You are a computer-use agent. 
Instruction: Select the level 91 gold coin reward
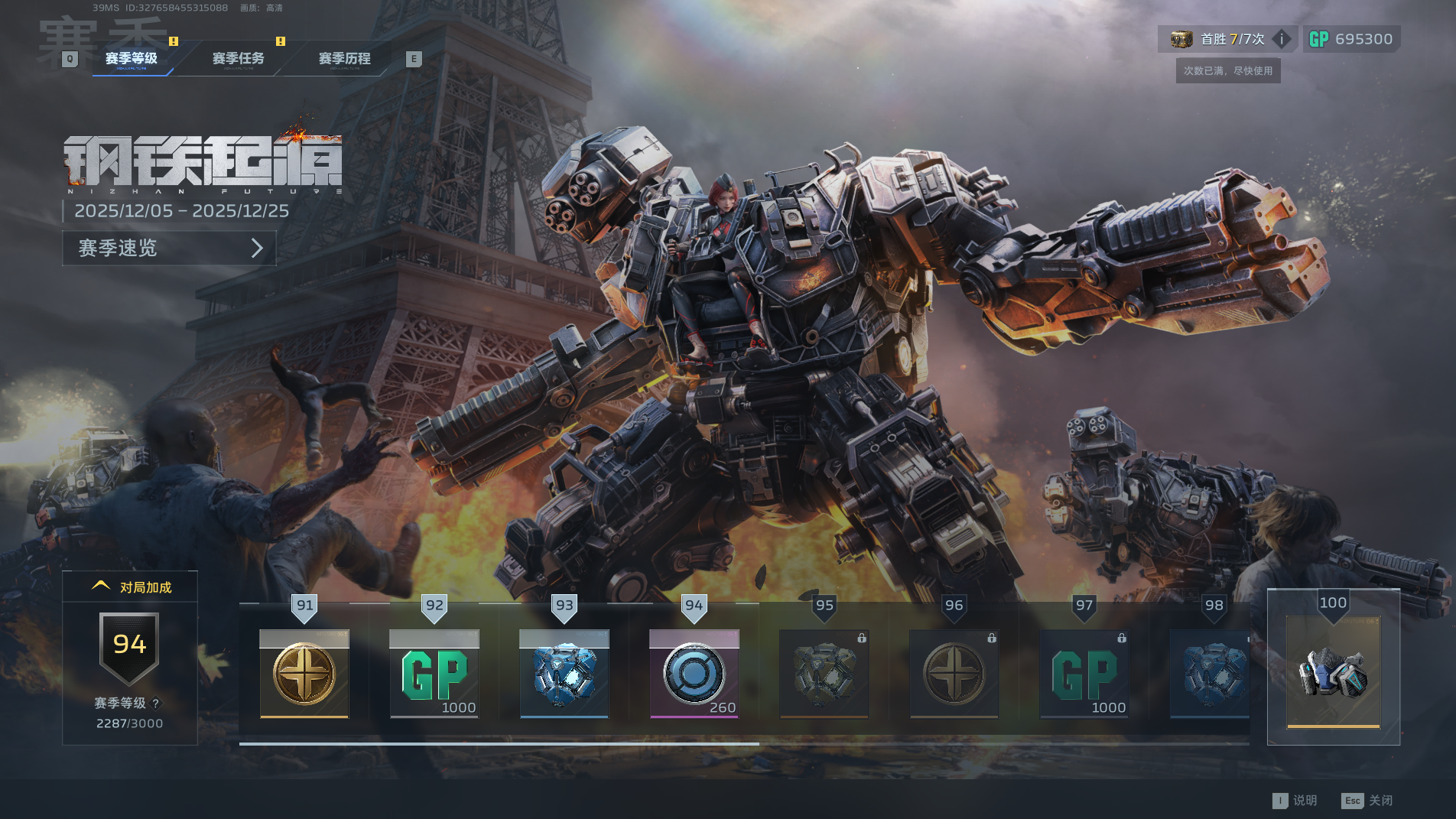tap(304, 674)
